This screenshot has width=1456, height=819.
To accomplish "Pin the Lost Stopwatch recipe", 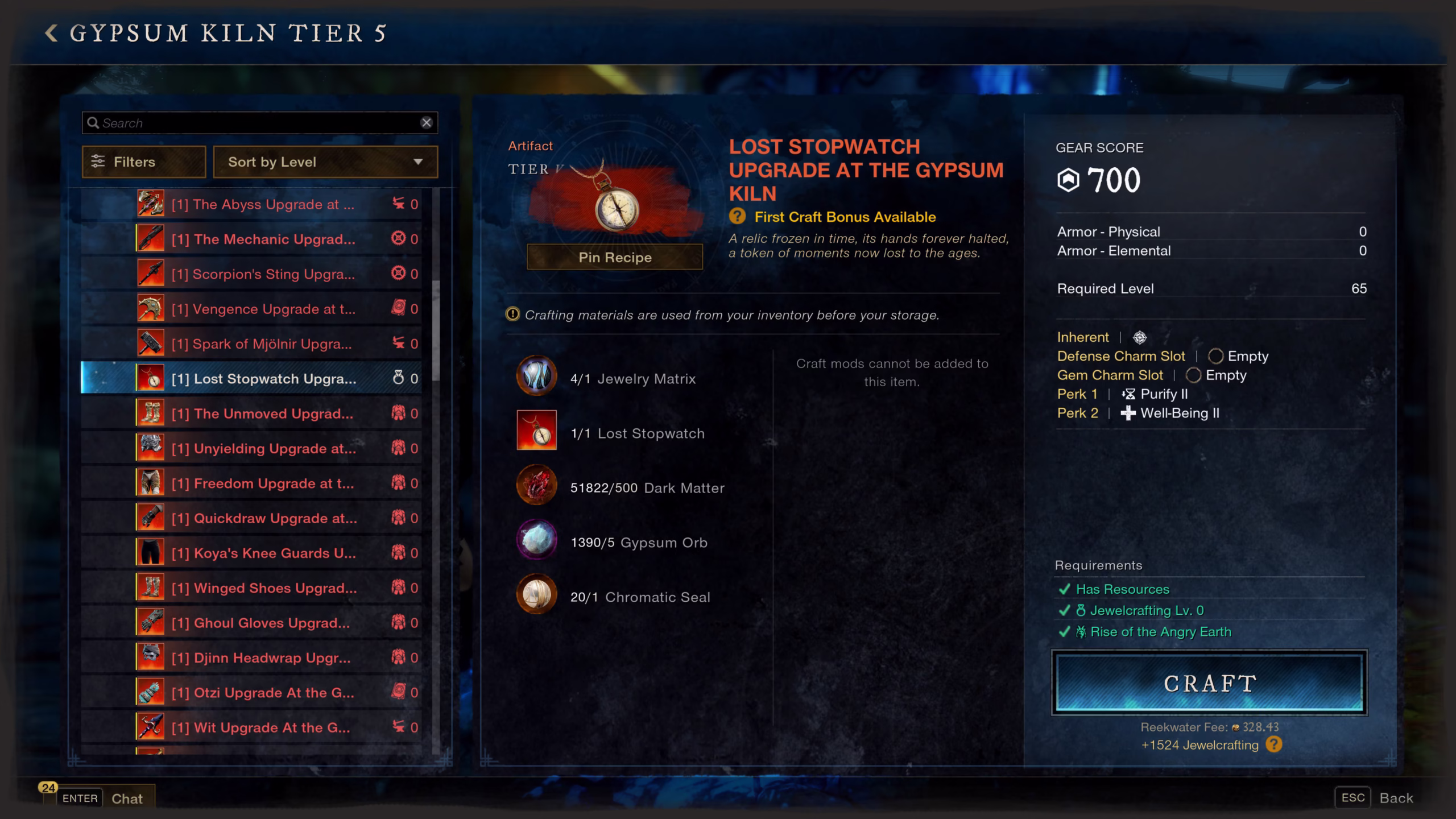I will click(614, 258).
